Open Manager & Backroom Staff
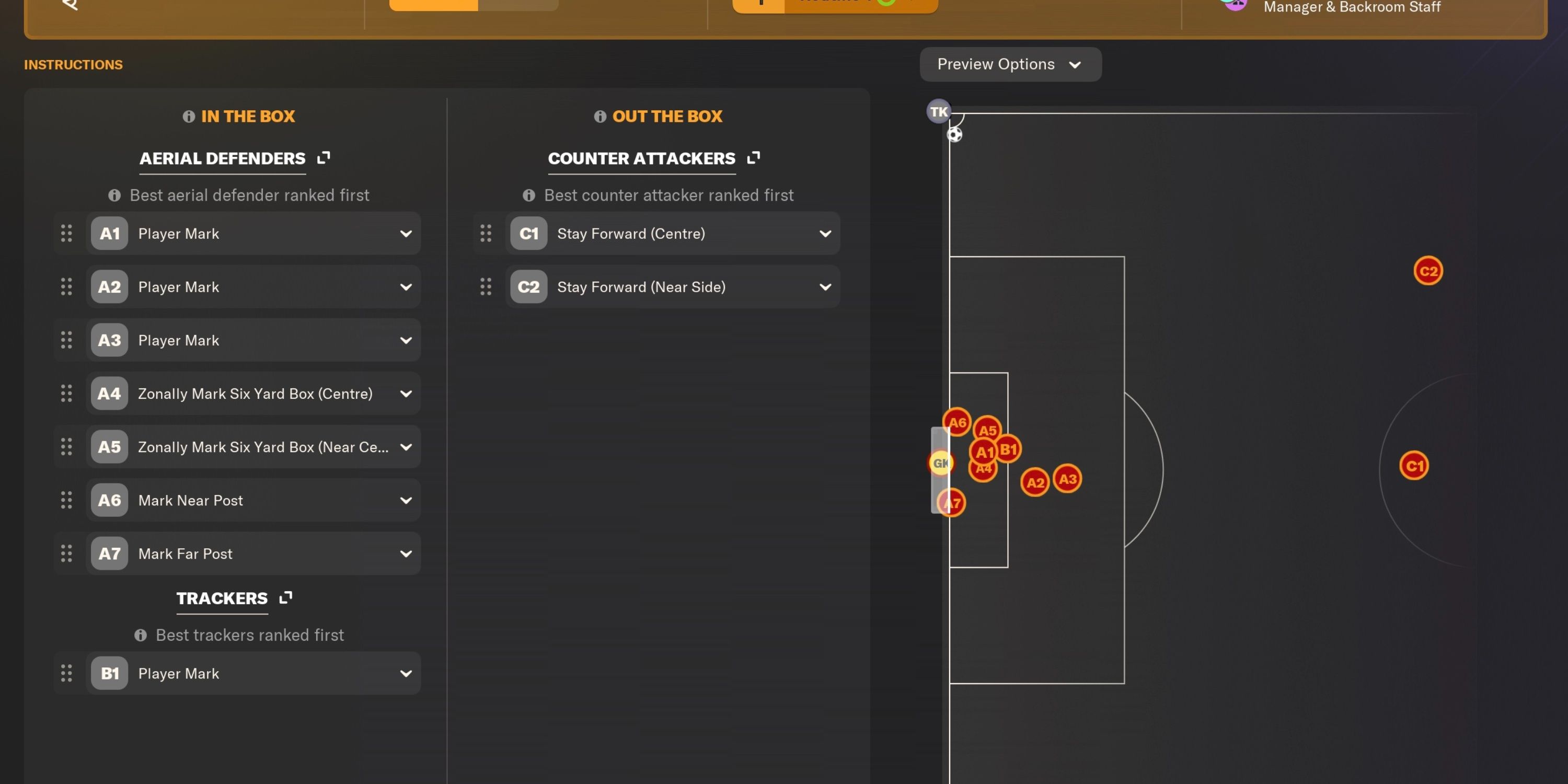The height and width of the screenshot is (784, 1568). [1351, 7]
